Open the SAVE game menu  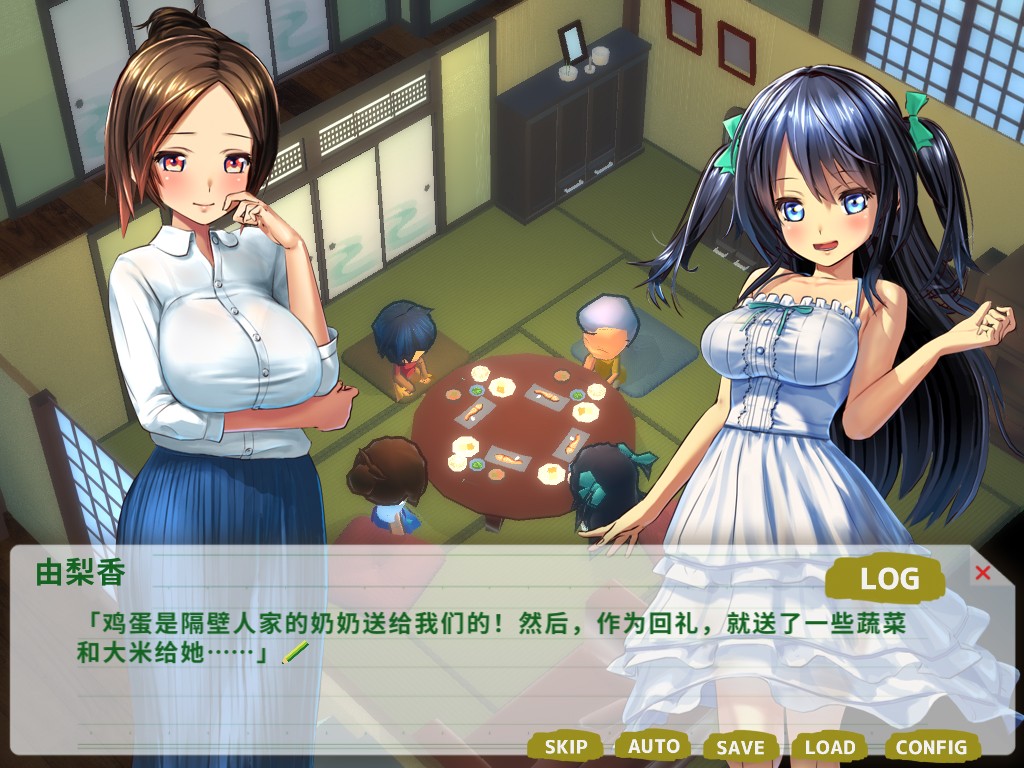(740, 747)
